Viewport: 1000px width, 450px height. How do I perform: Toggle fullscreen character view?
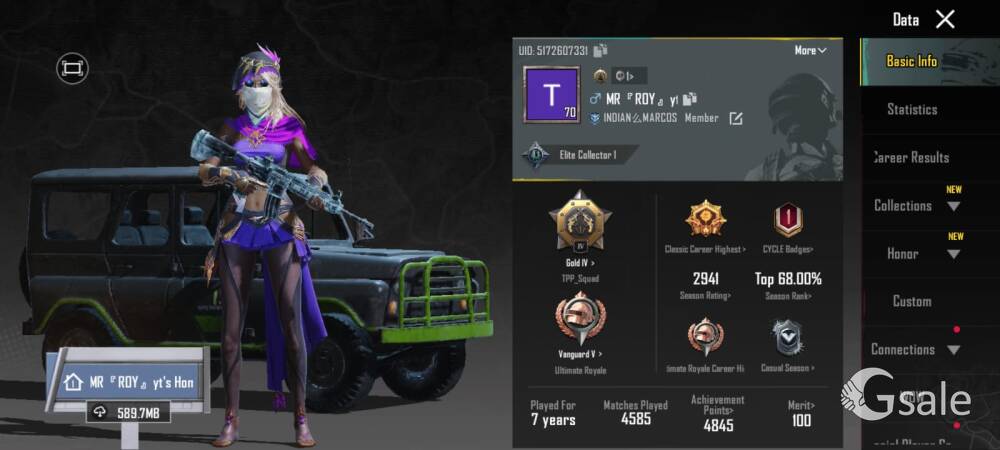point(72,68)
